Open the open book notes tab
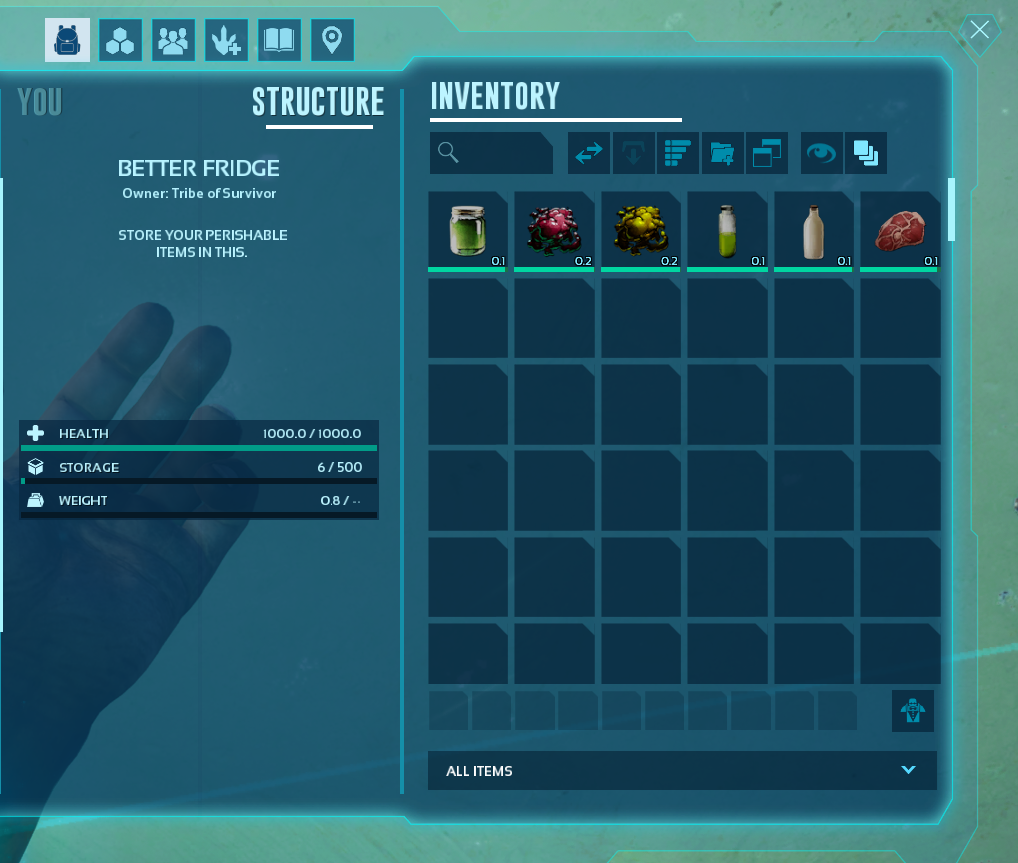The image size is (1018, 863). tap(279, 40)
